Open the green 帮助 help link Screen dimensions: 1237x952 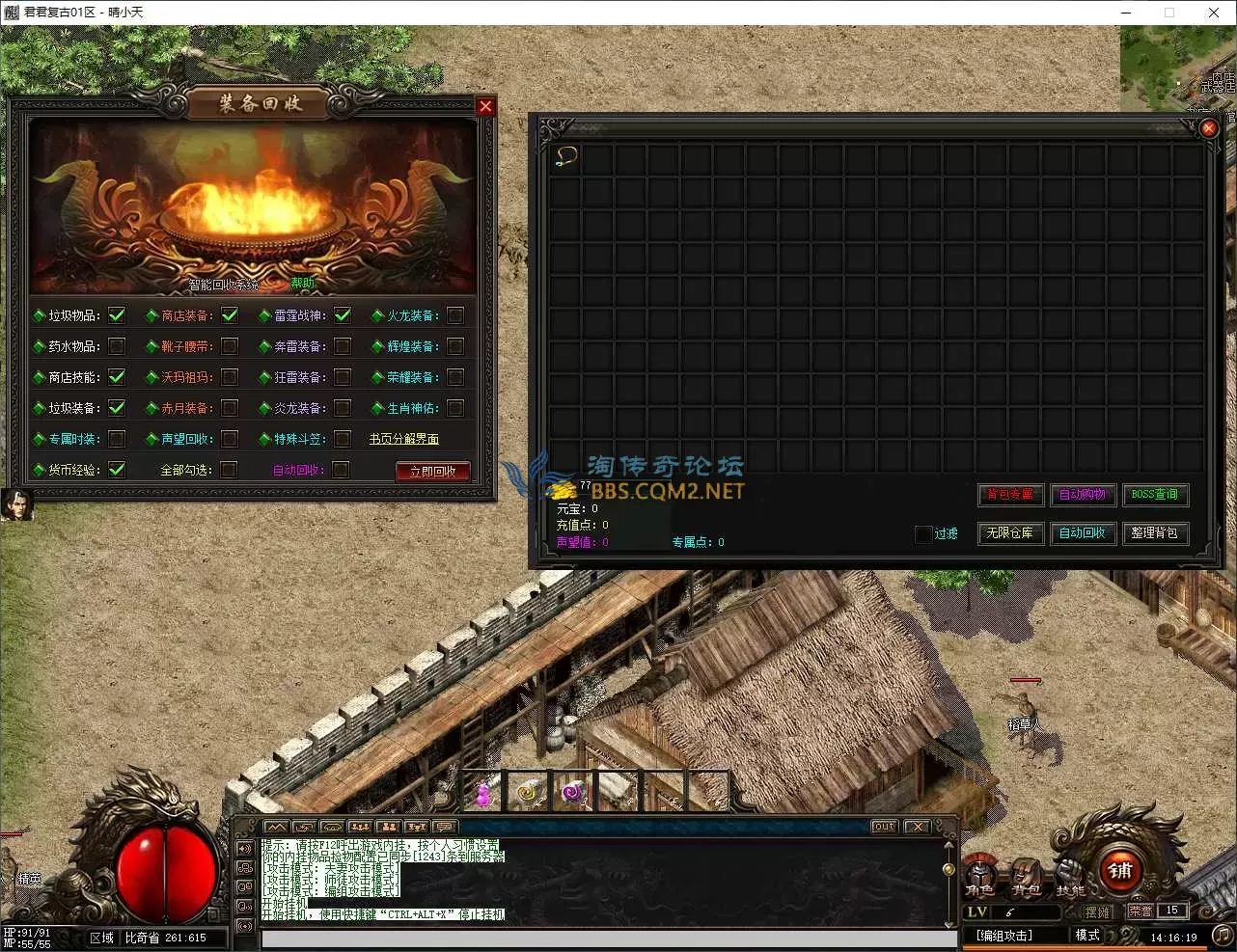click(x=302, y=283)
